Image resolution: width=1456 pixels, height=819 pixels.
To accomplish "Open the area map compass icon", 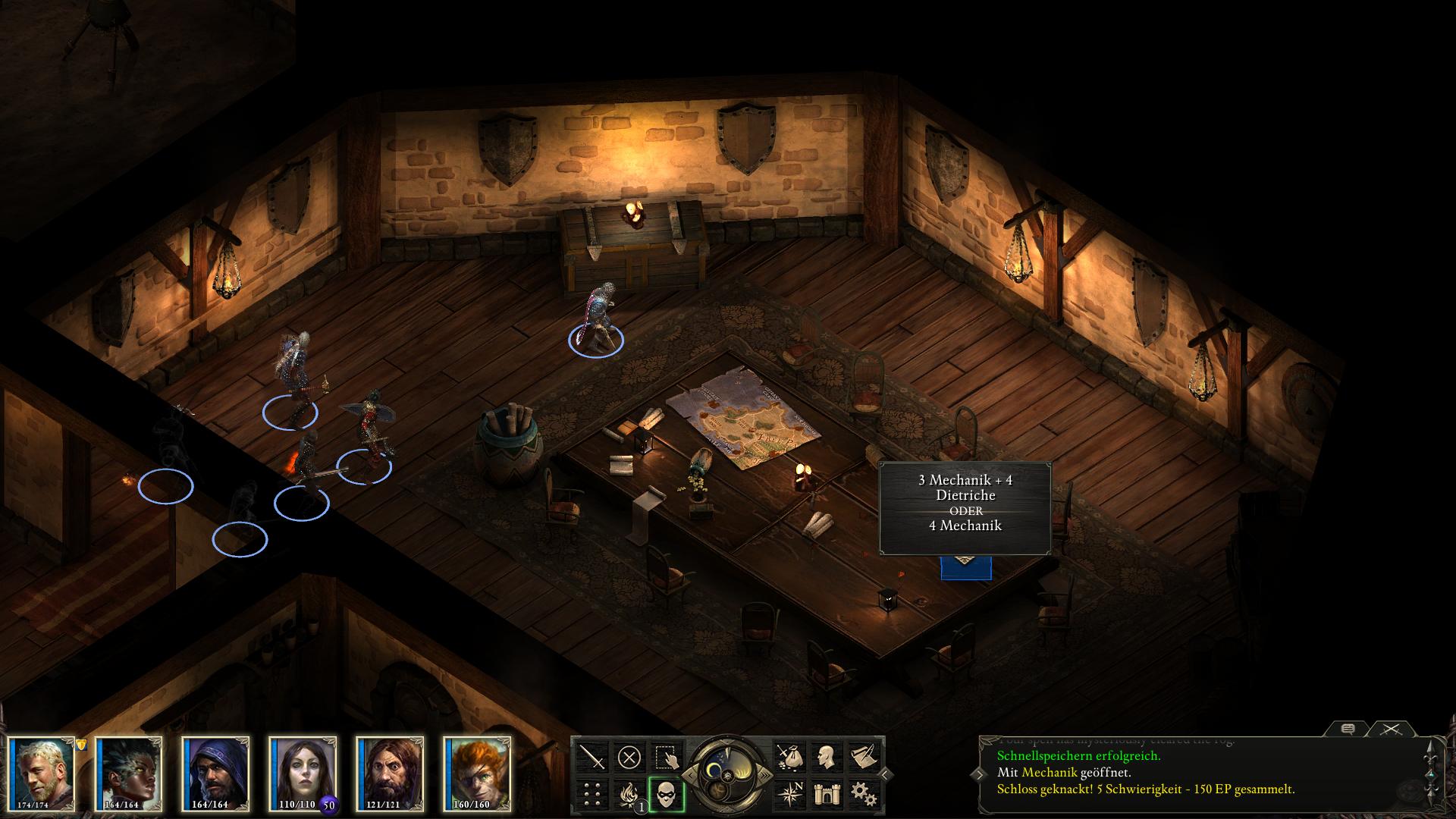I will pos(789,793).
